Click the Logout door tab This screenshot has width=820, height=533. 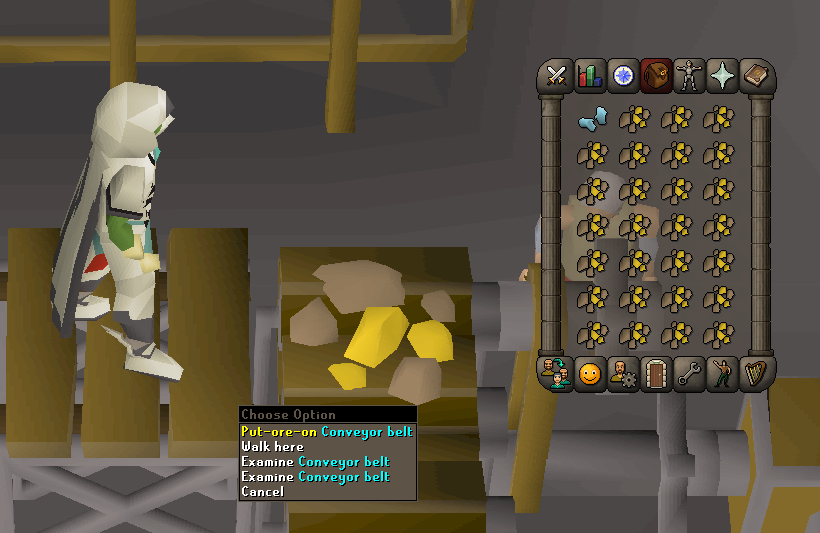click(x=657, y=374)
